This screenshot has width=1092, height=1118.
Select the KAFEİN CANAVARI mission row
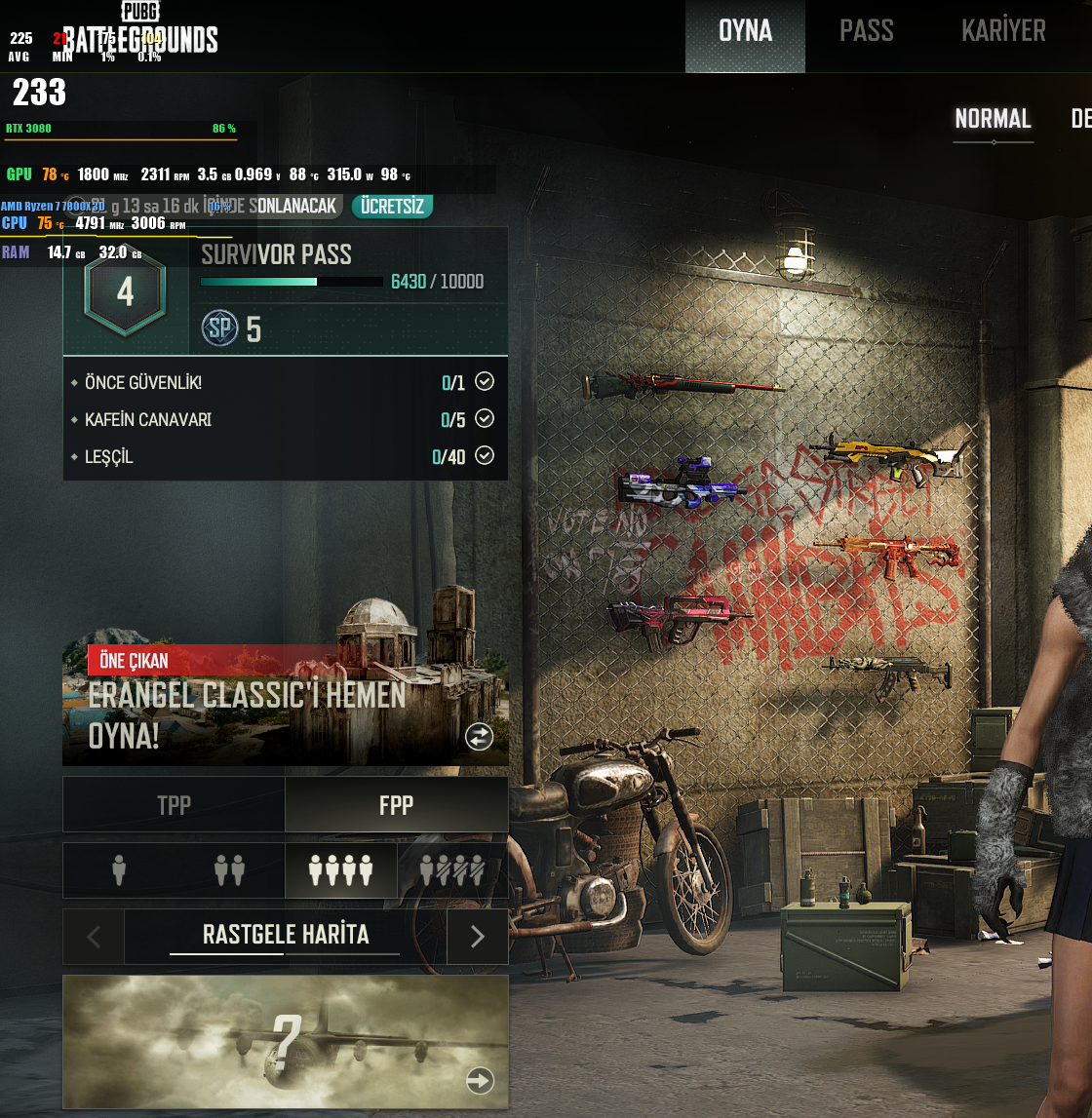[285, 420]
